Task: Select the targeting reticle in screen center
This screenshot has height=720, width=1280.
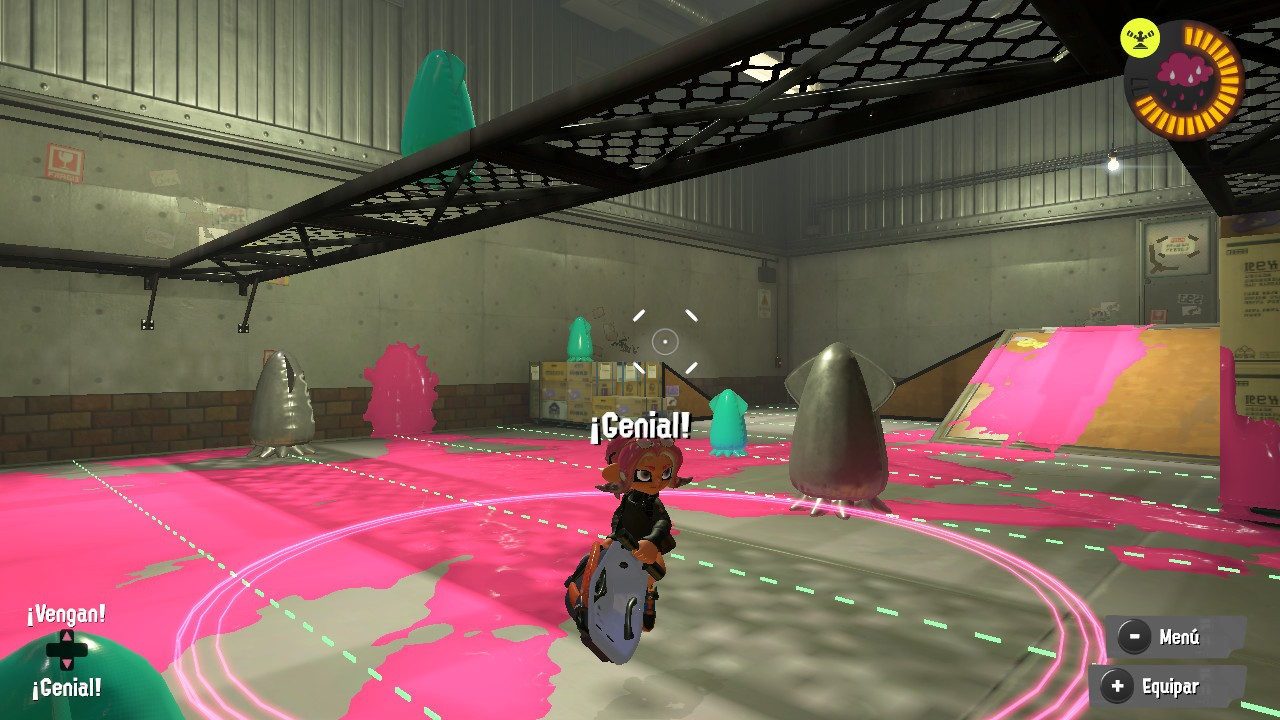Action: pos(663,340)
